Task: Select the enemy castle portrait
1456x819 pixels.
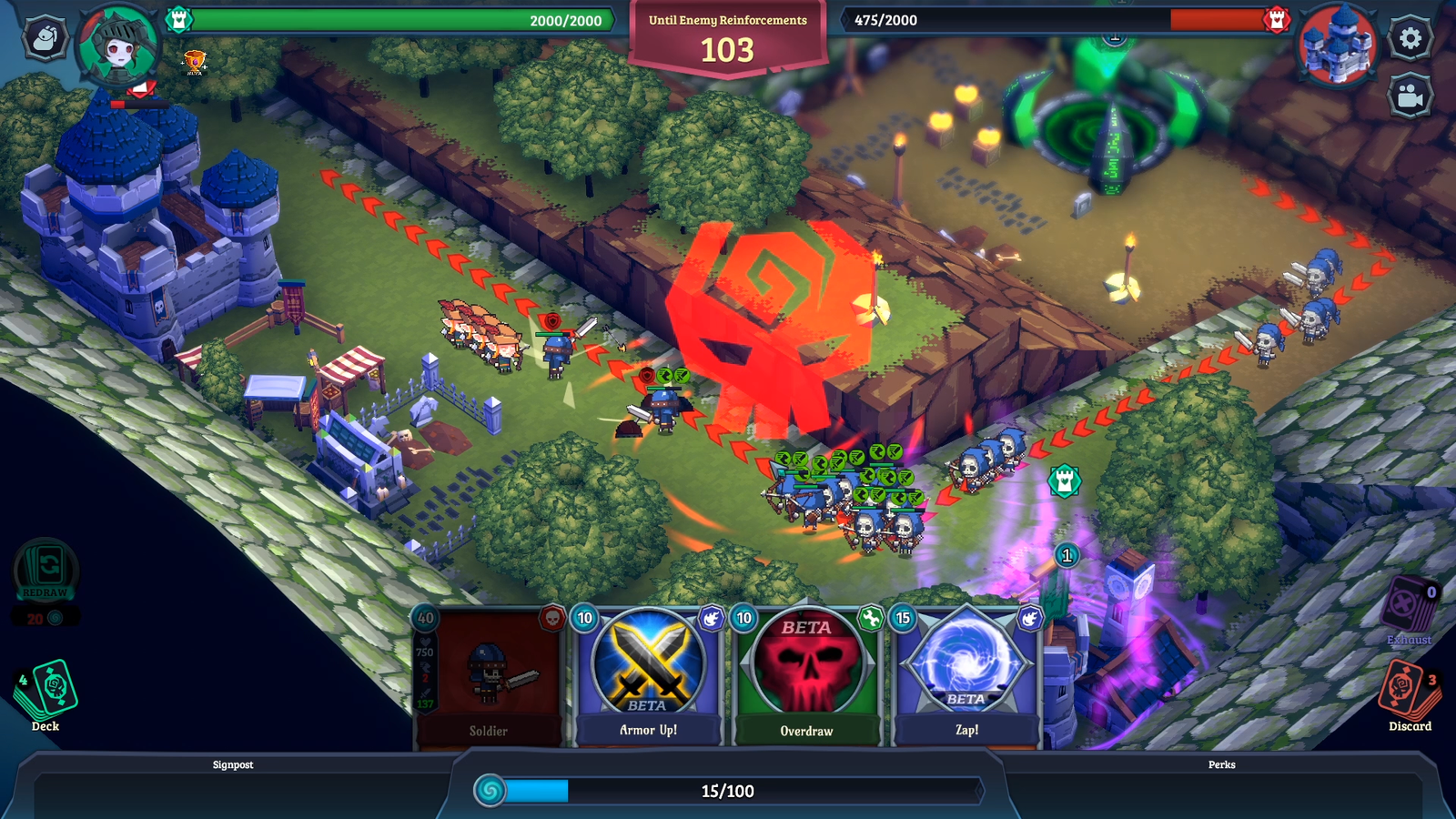Action: click(x=1337, y=45)
